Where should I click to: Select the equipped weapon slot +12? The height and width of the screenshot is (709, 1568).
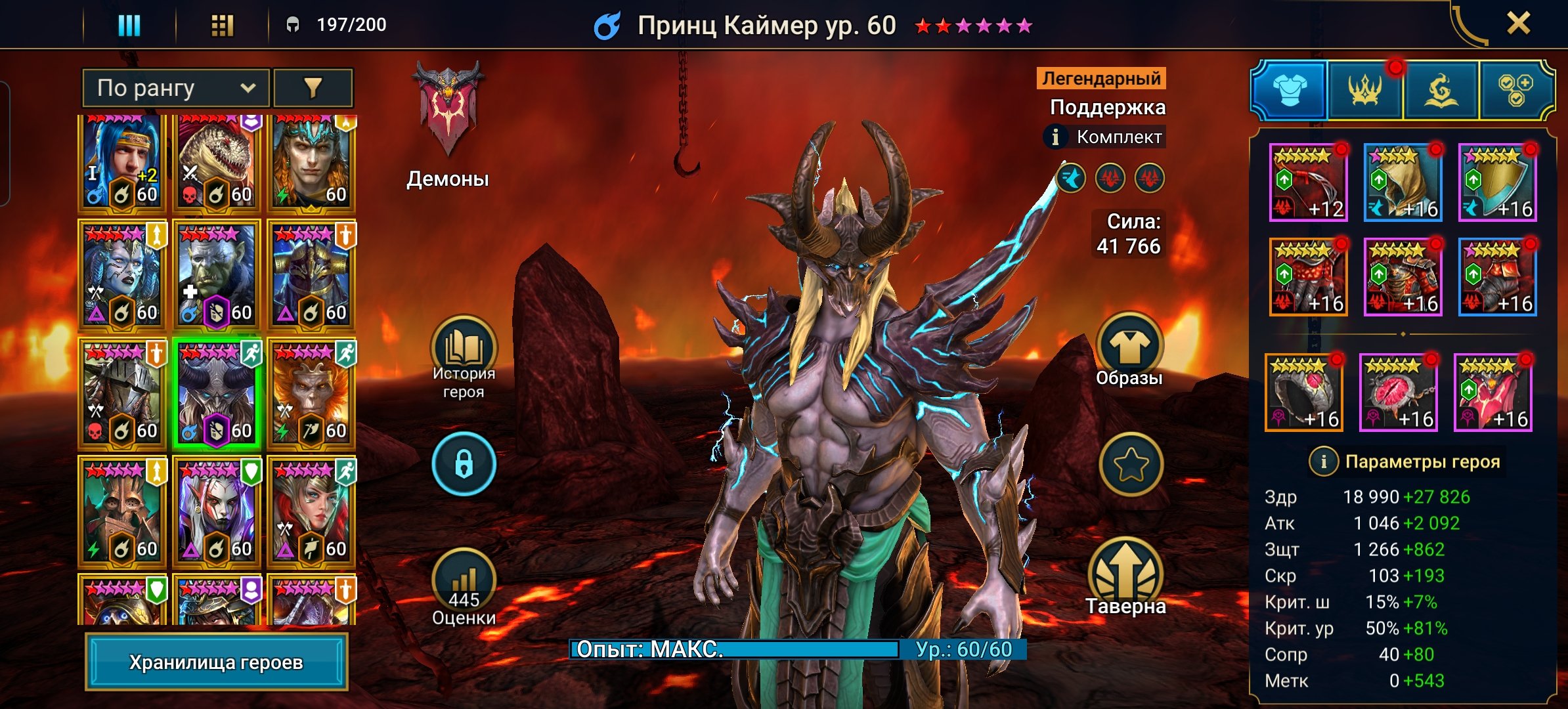tap(1308, 183)
